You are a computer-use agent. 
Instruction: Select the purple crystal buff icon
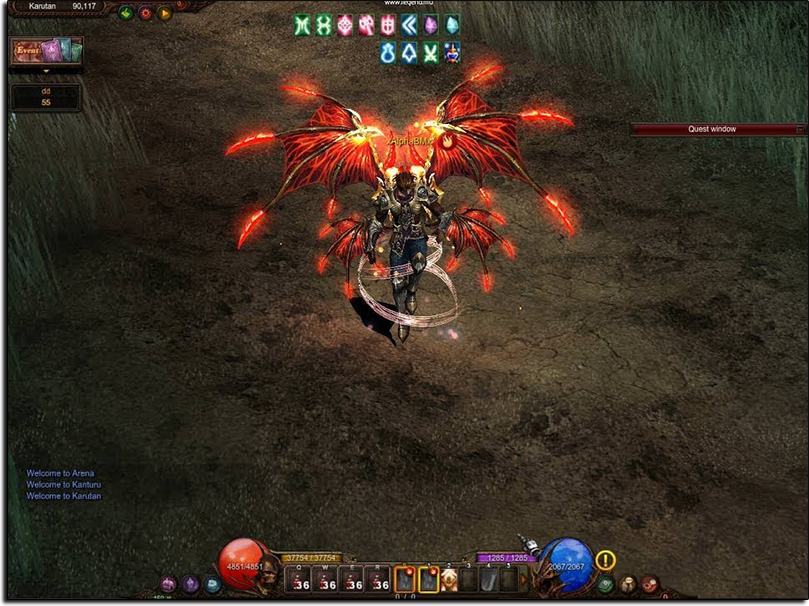point(431,26)
